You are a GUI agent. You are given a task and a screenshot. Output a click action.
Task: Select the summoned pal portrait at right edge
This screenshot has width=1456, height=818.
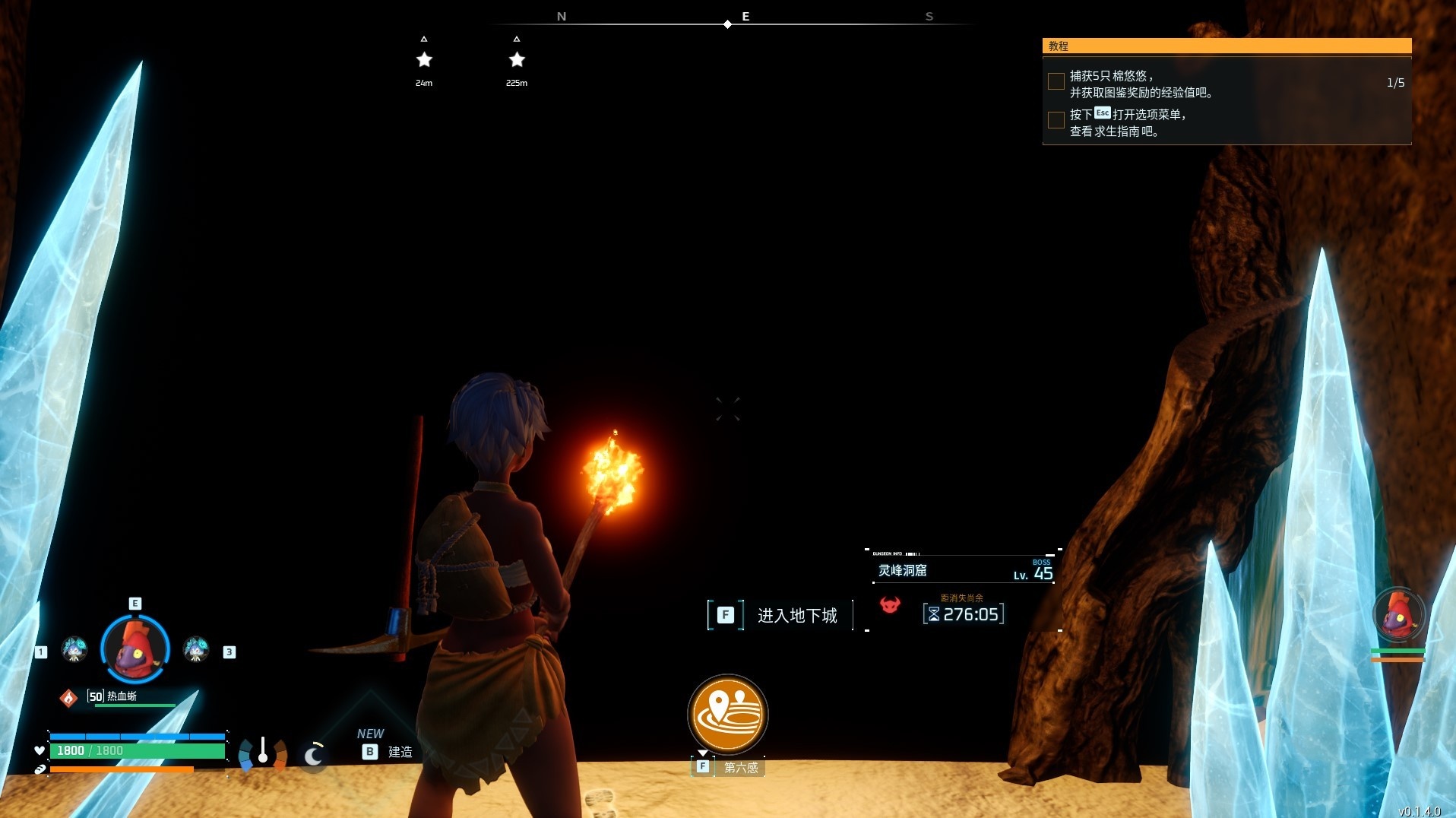coord(1397,614)
